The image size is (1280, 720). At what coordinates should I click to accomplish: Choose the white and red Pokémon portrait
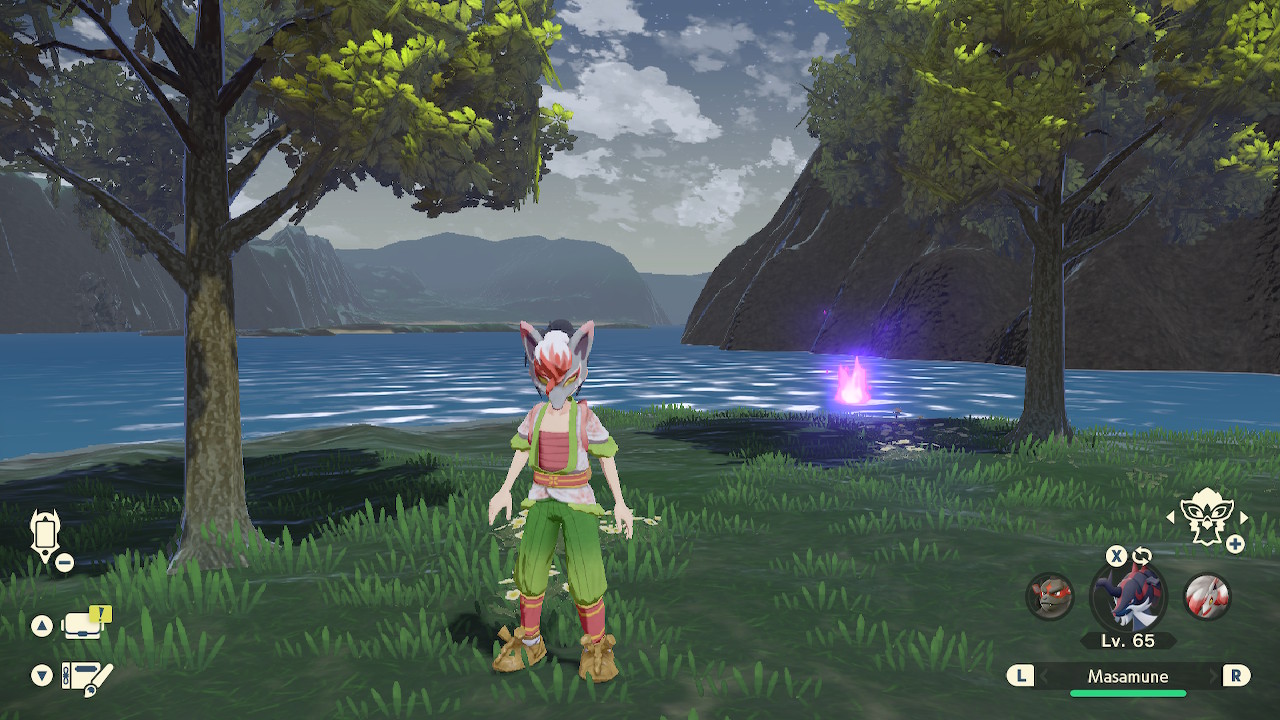[1206, 597]
